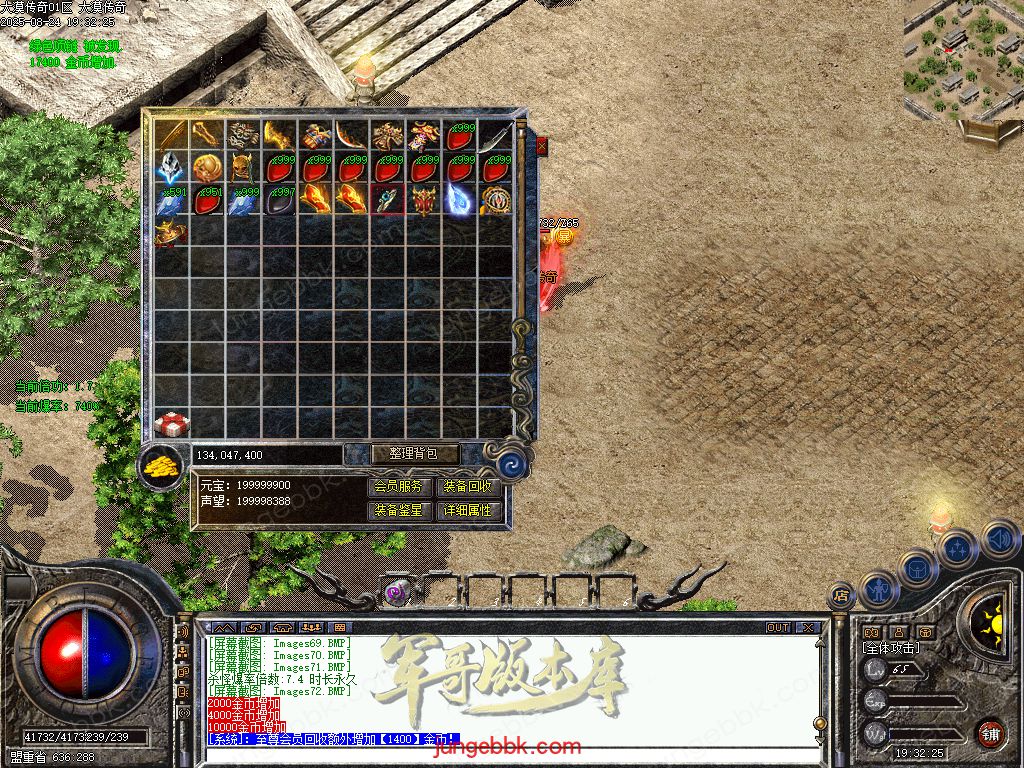Open the skills sparkle stars icon
This screenshot has height=768, width=1024.
[x=957, y=548]
